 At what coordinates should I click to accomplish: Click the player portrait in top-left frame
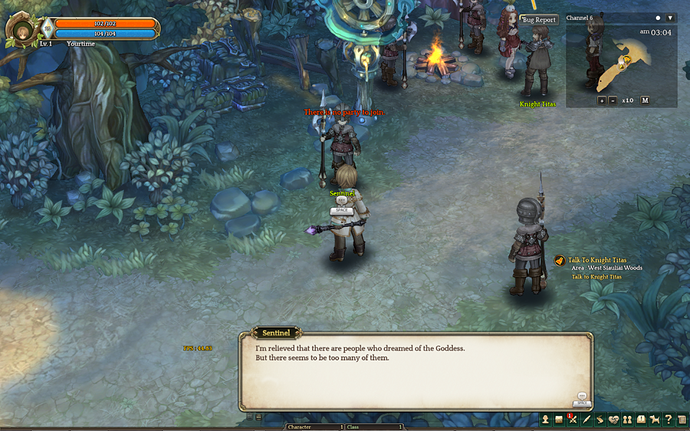coord(19,29)
